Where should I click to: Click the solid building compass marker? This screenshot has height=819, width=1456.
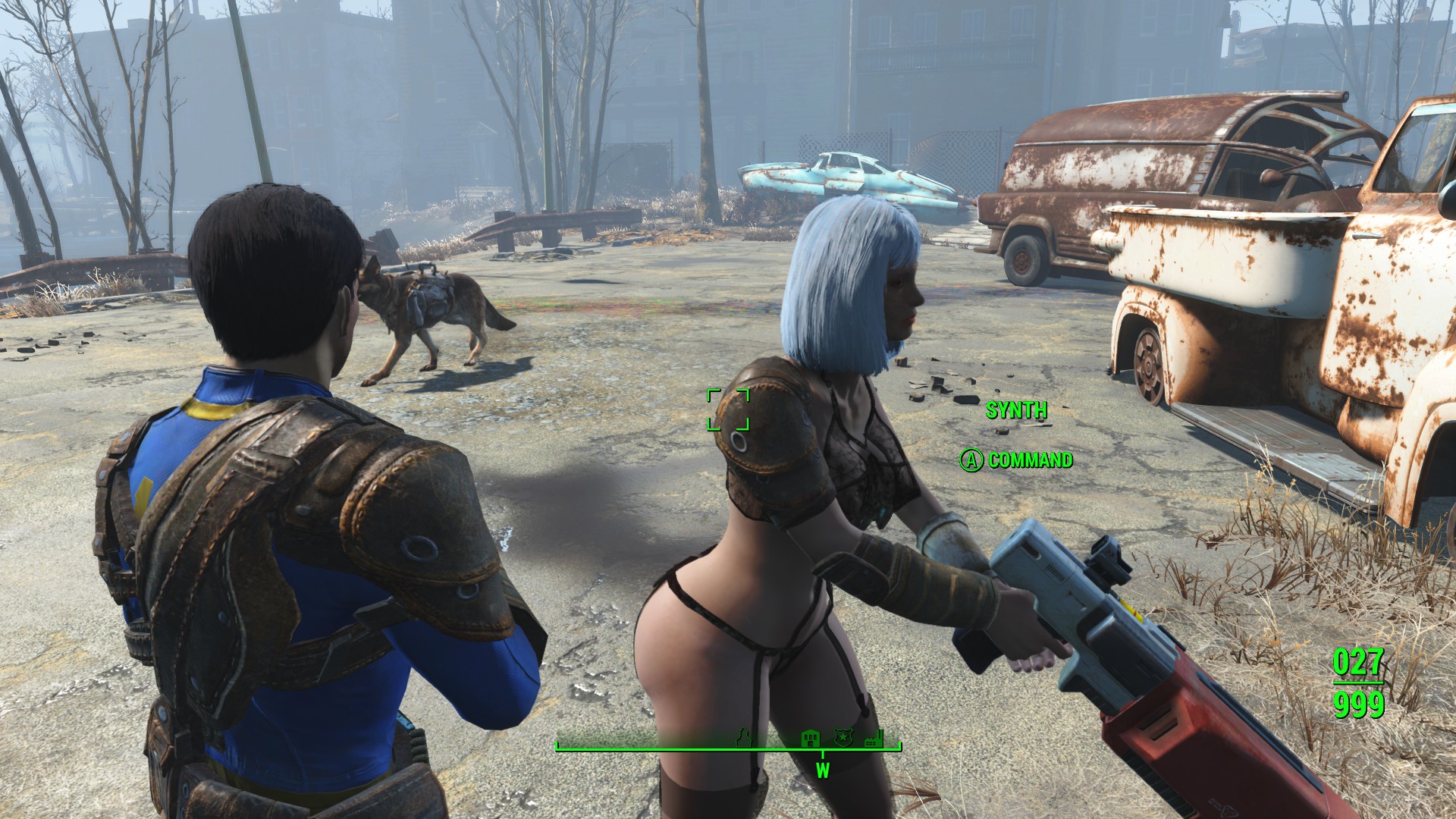[810, 736]
